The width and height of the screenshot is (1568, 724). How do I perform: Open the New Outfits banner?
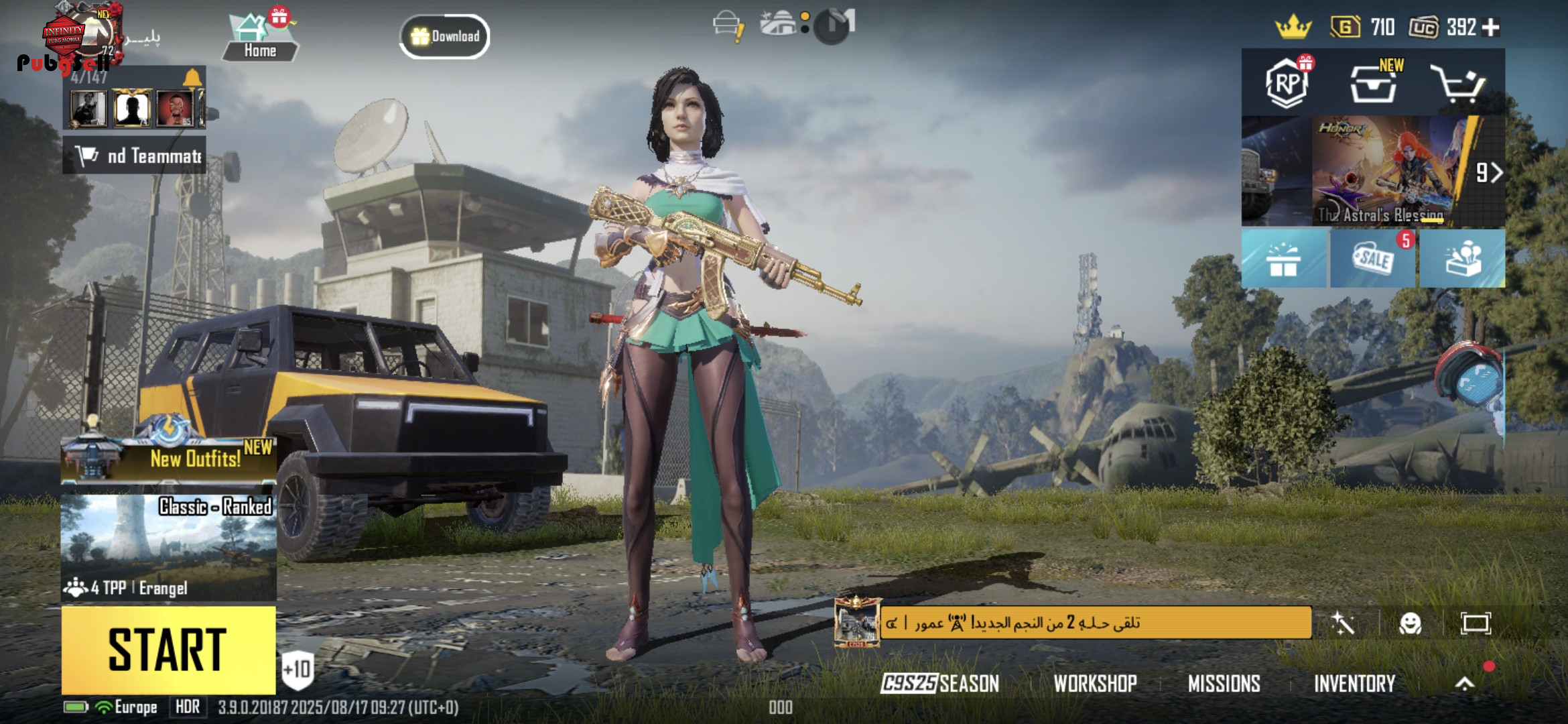(x=168, y=458)
